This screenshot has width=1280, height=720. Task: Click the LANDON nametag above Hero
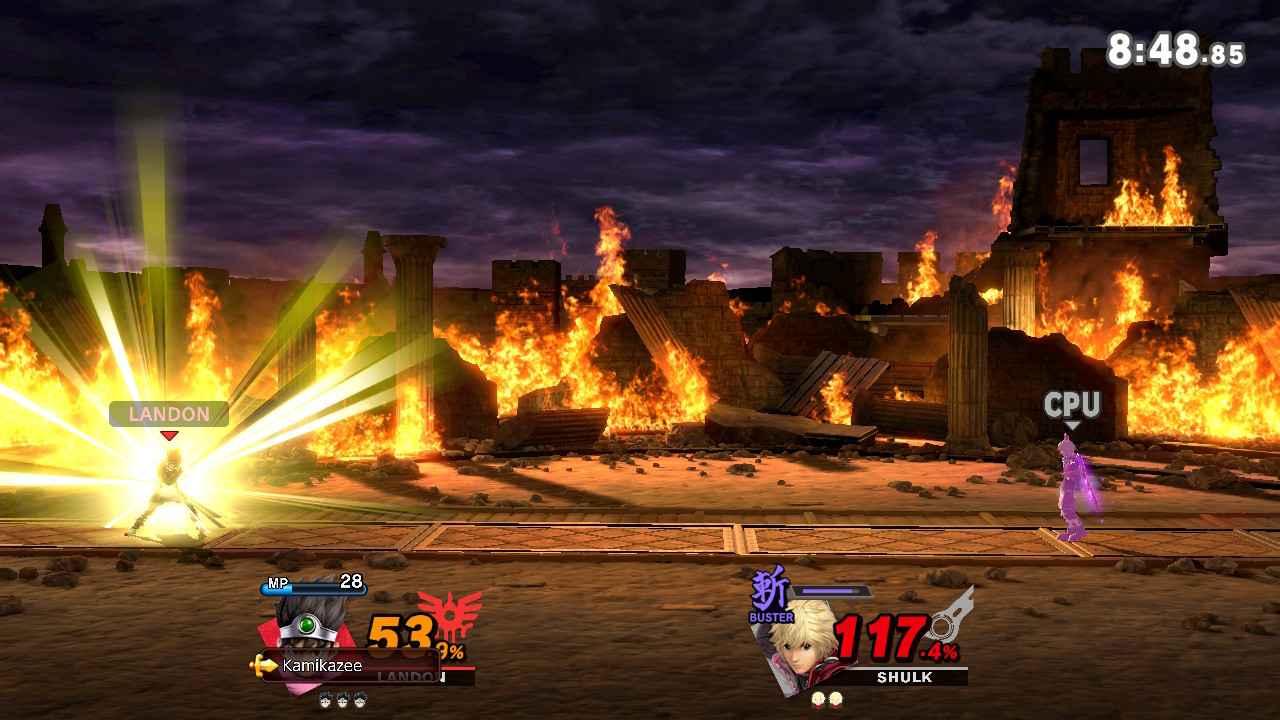pos(168,414)
